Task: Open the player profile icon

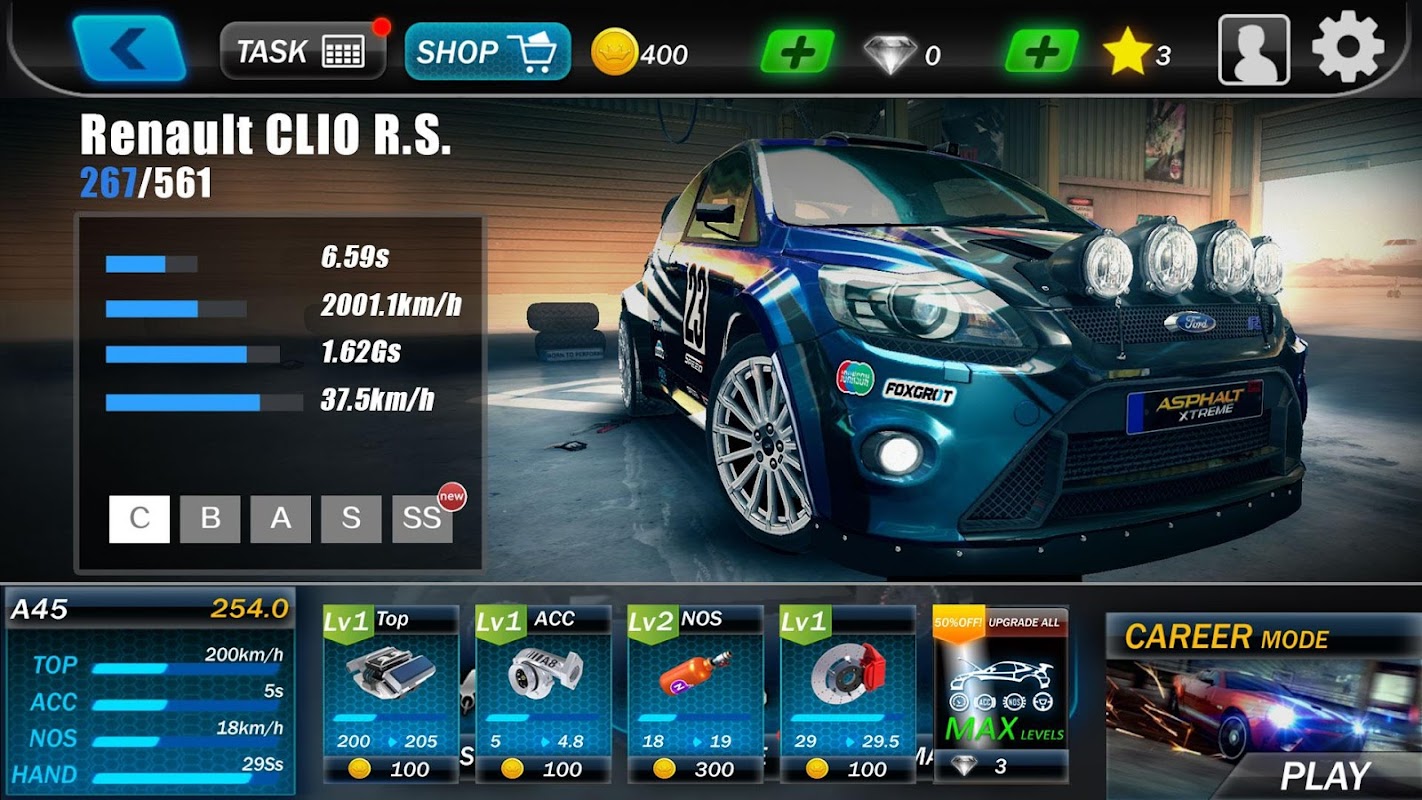Action: (x=1253, y=50)
